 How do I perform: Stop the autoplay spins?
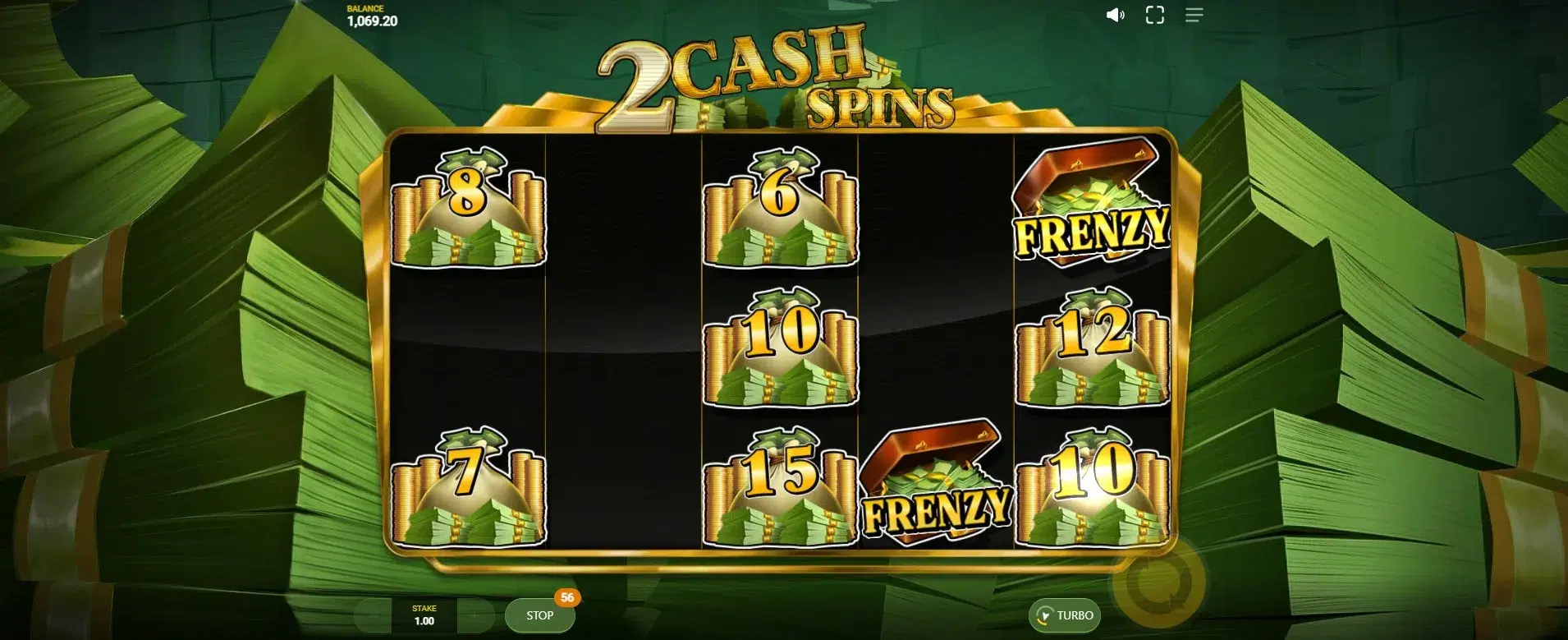click(539, 615)
